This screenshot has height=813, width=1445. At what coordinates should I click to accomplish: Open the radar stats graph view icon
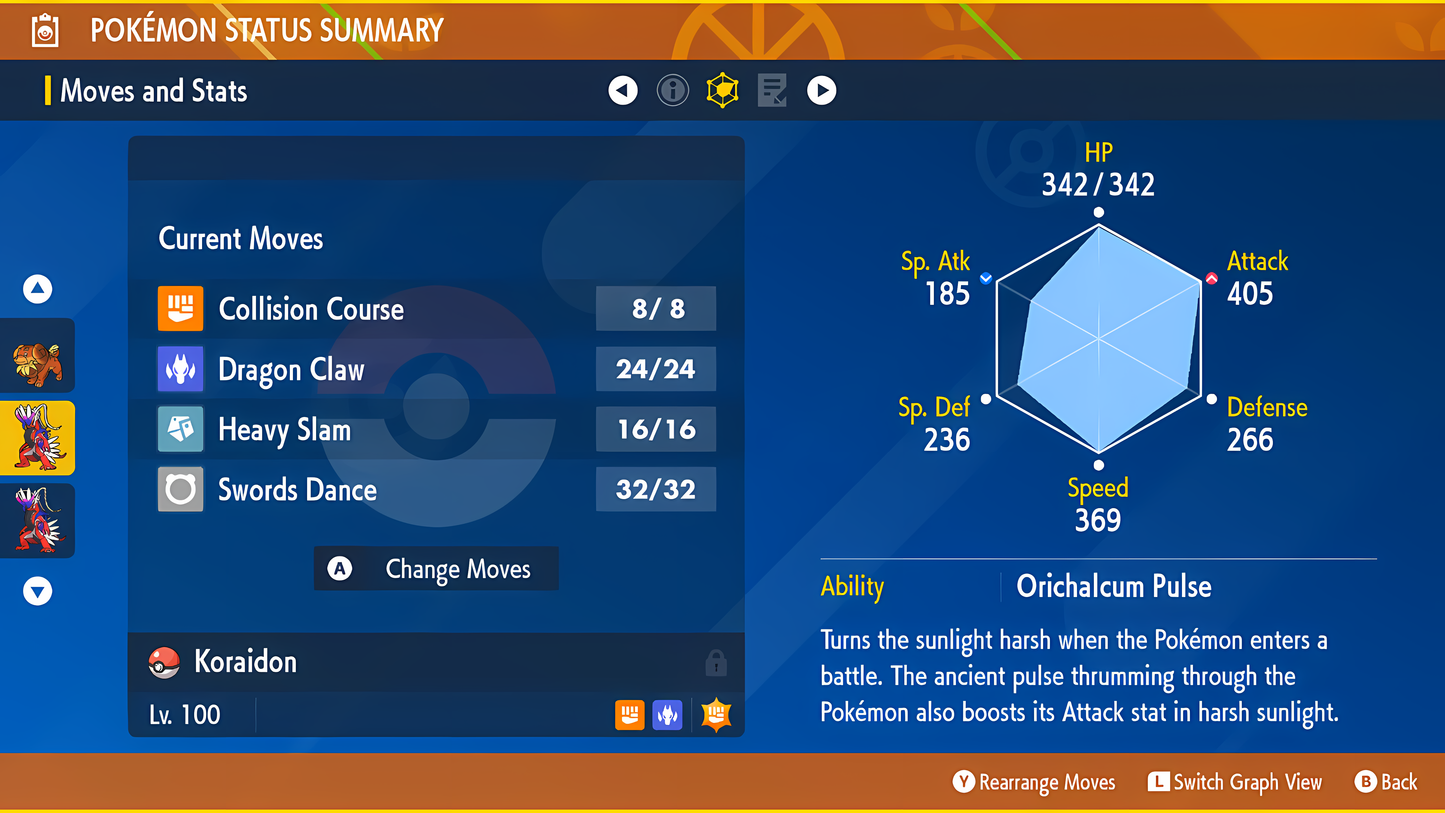click(x=722, y=90)
